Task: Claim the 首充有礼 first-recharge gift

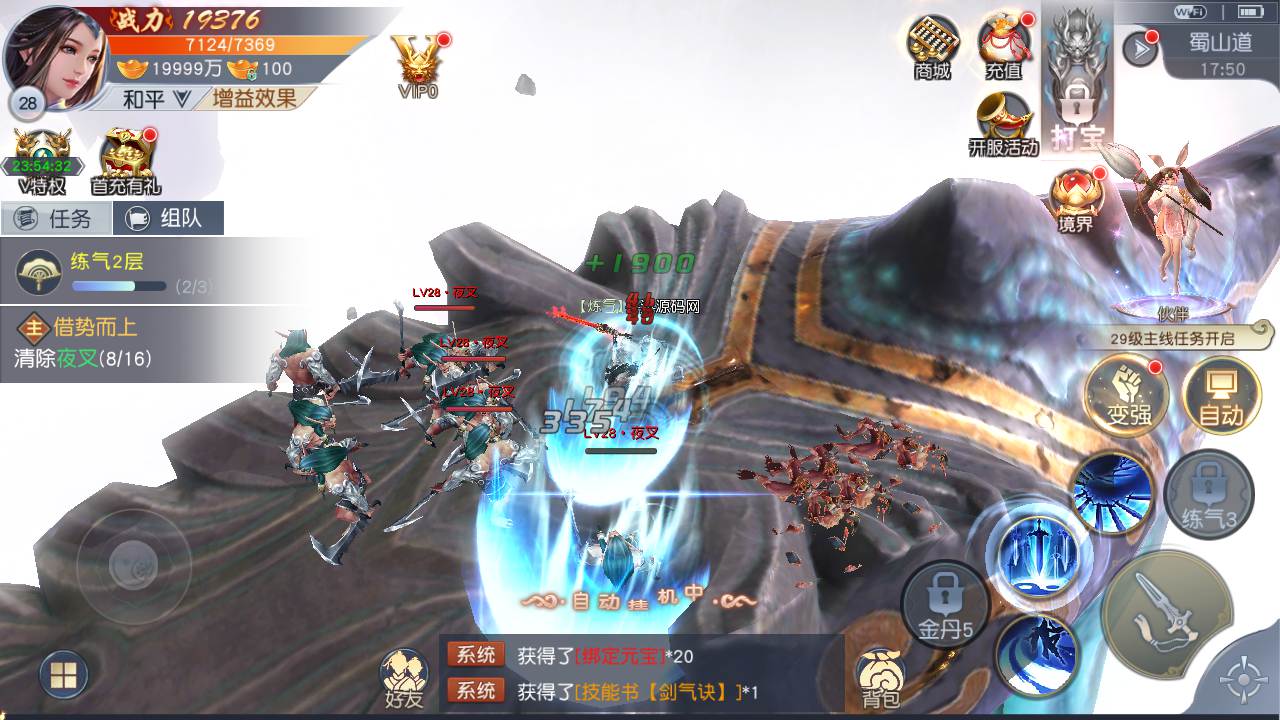Action: point(126,160)
